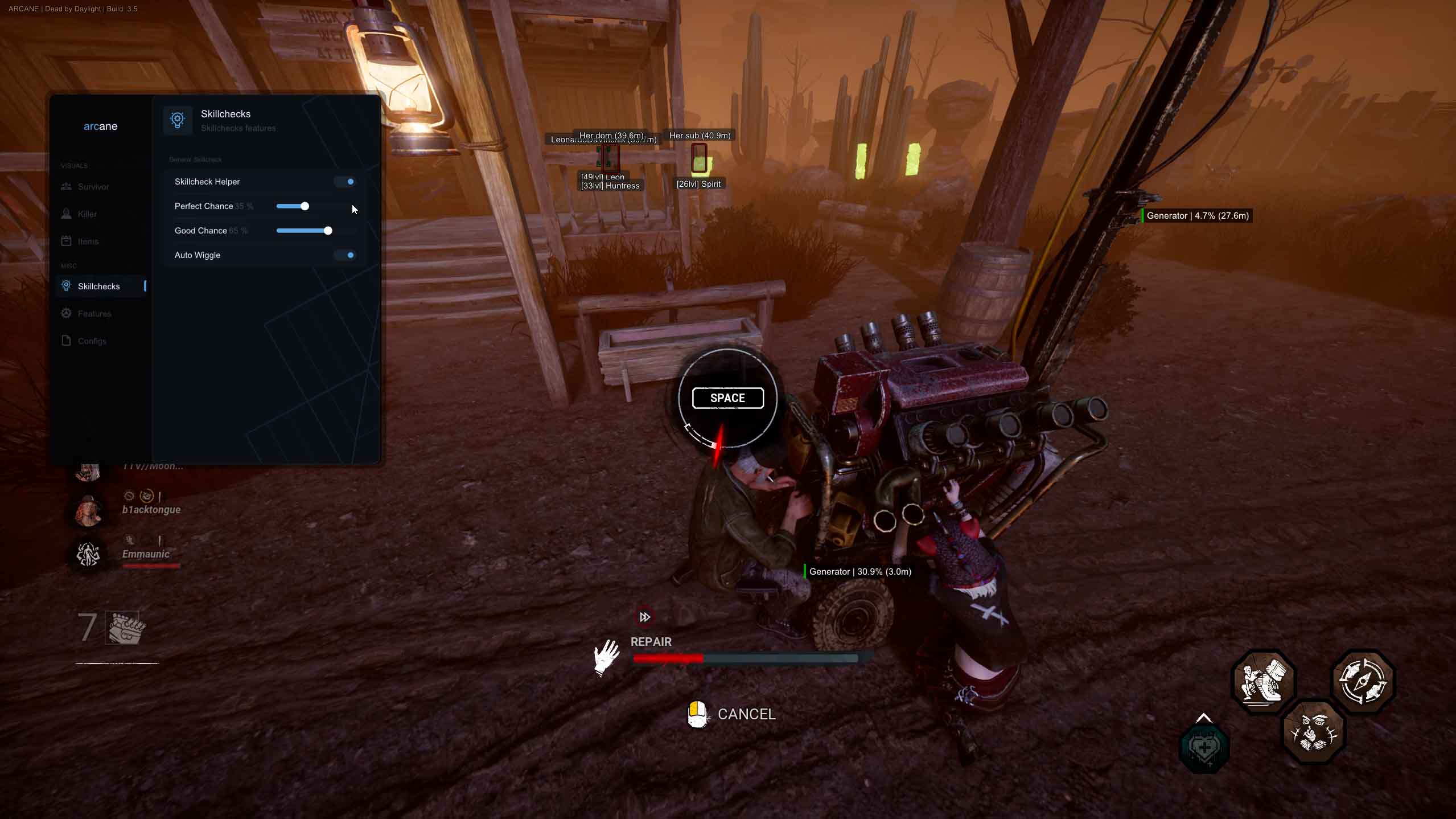Click the Perfect Chance slider handle
The width and height of the screenshot is (1456, 819).
point(305,206)
